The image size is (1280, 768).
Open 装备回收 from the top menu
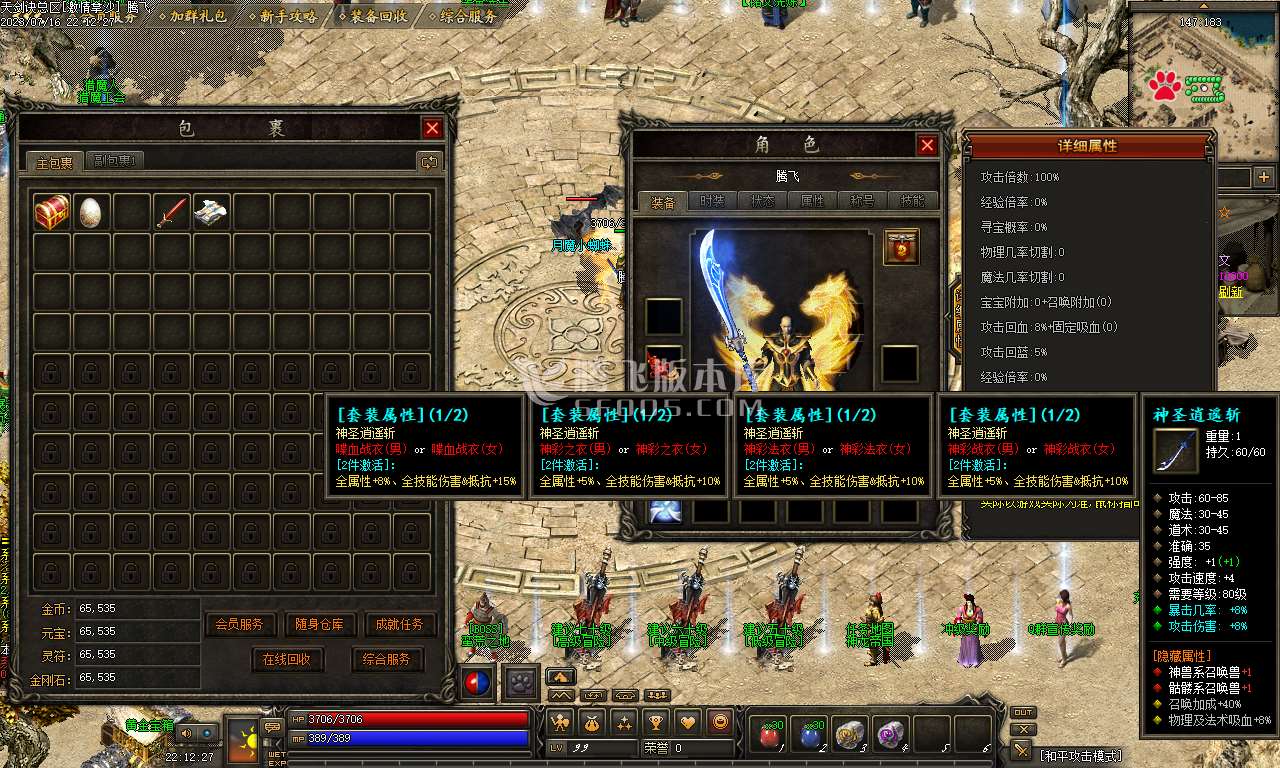click(378, 16)
